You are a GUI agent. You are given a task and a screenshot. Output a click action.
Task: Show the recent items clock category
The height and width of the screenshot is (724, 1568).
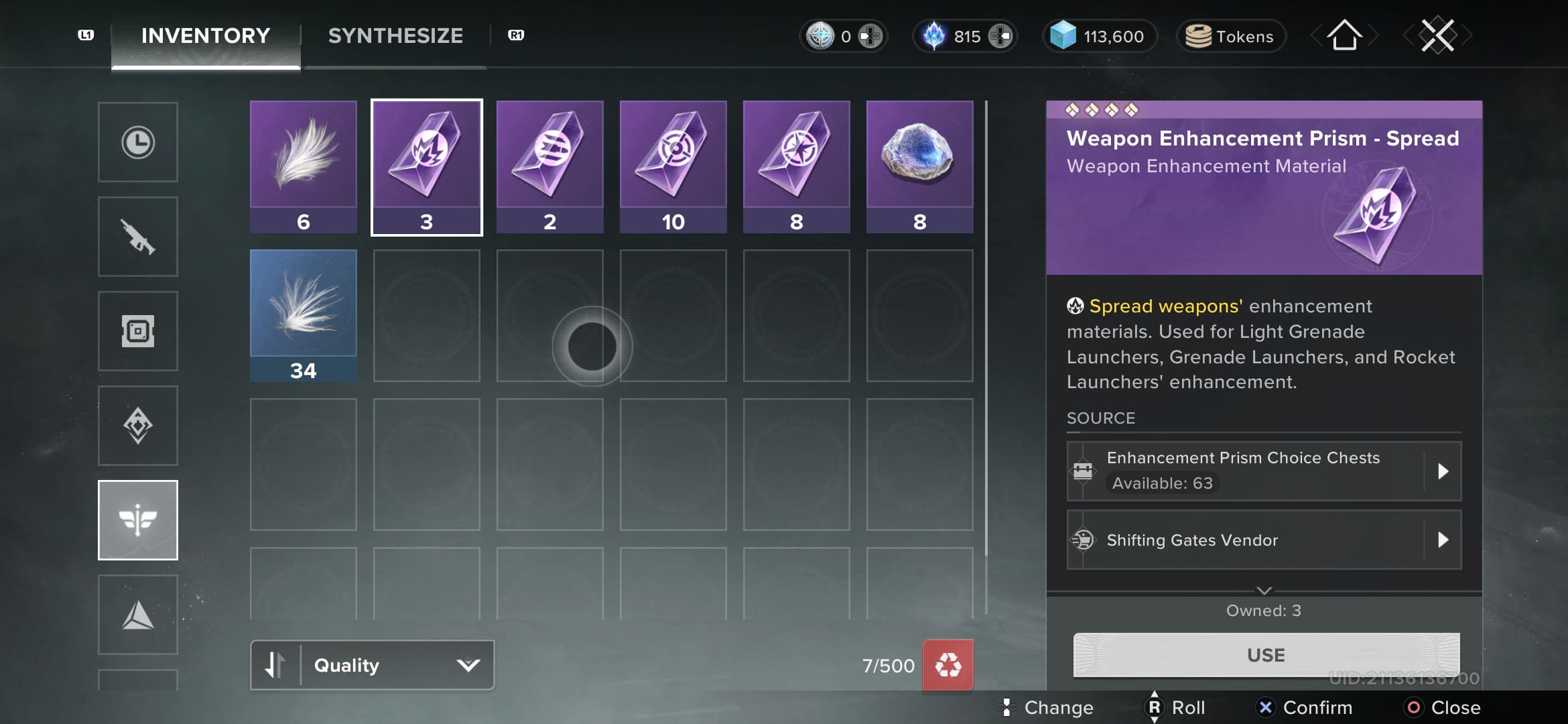[138, 142]
